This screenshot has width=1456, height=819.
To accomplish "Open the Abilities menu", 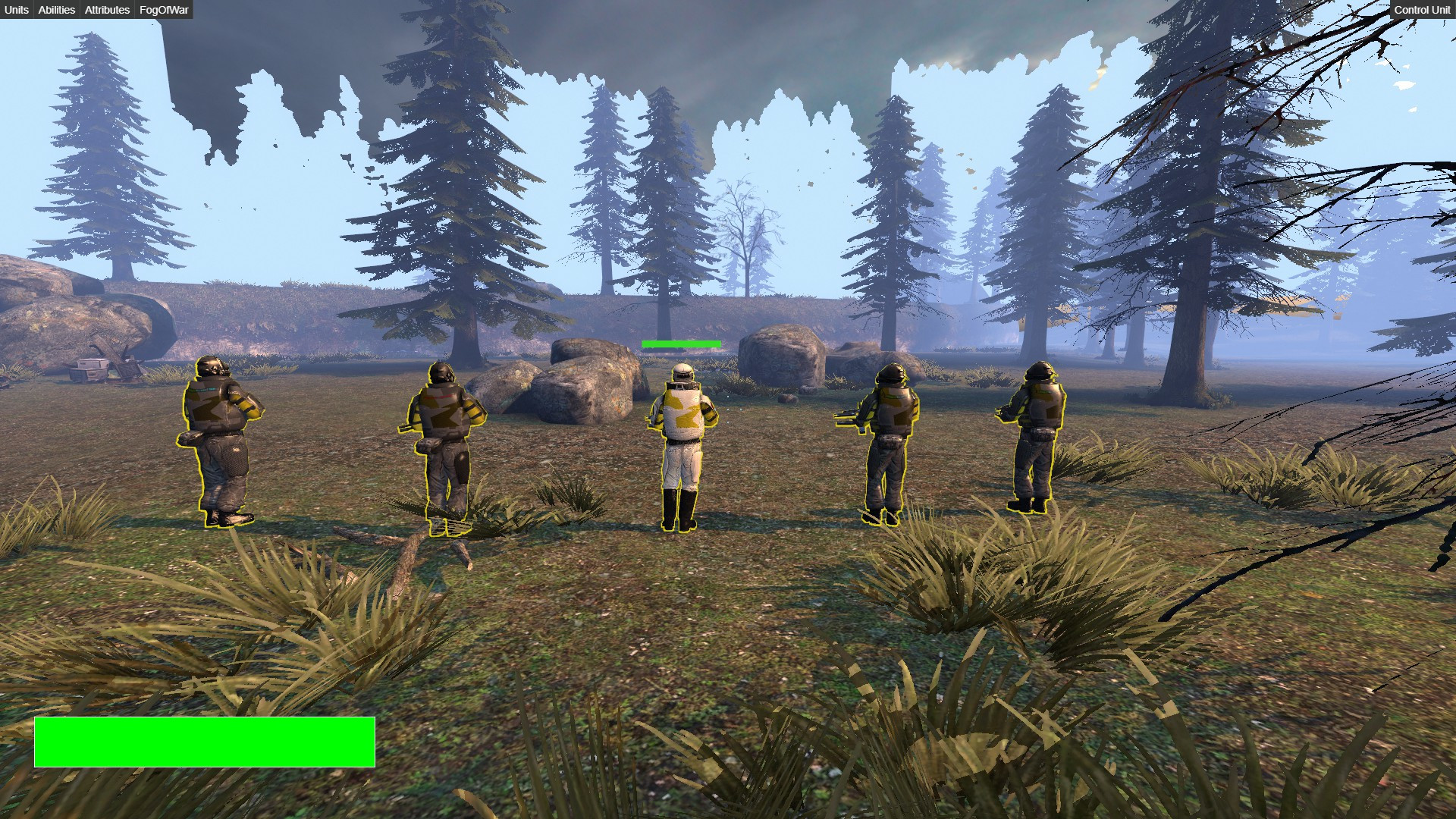I will coord(56,10).
